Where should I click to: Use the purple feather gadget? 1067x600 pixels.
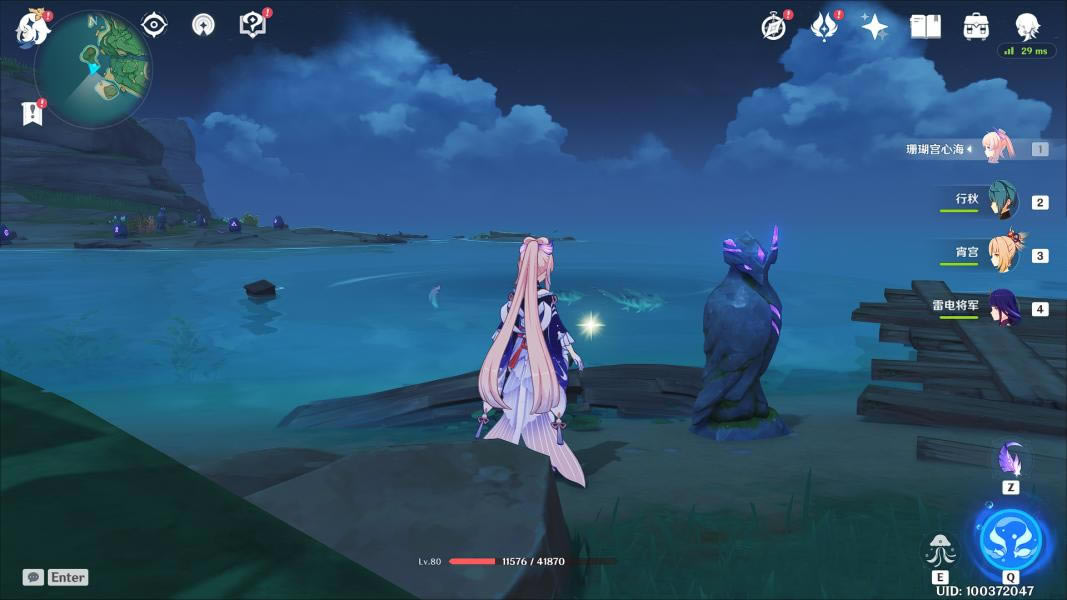point(1010,461)
